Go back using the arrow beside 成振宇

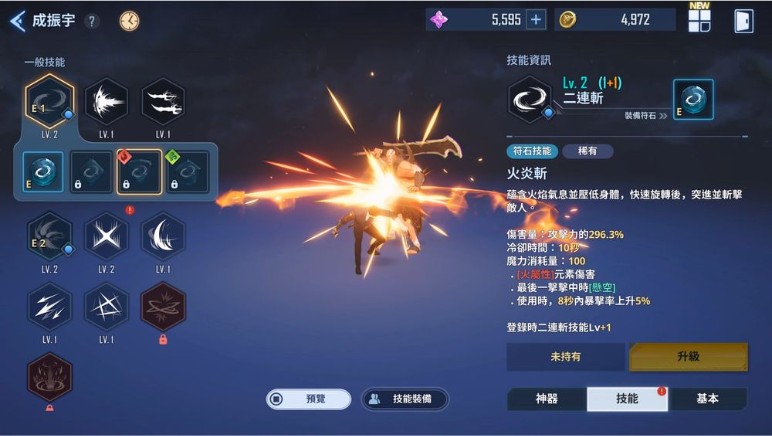click(17, 21)
